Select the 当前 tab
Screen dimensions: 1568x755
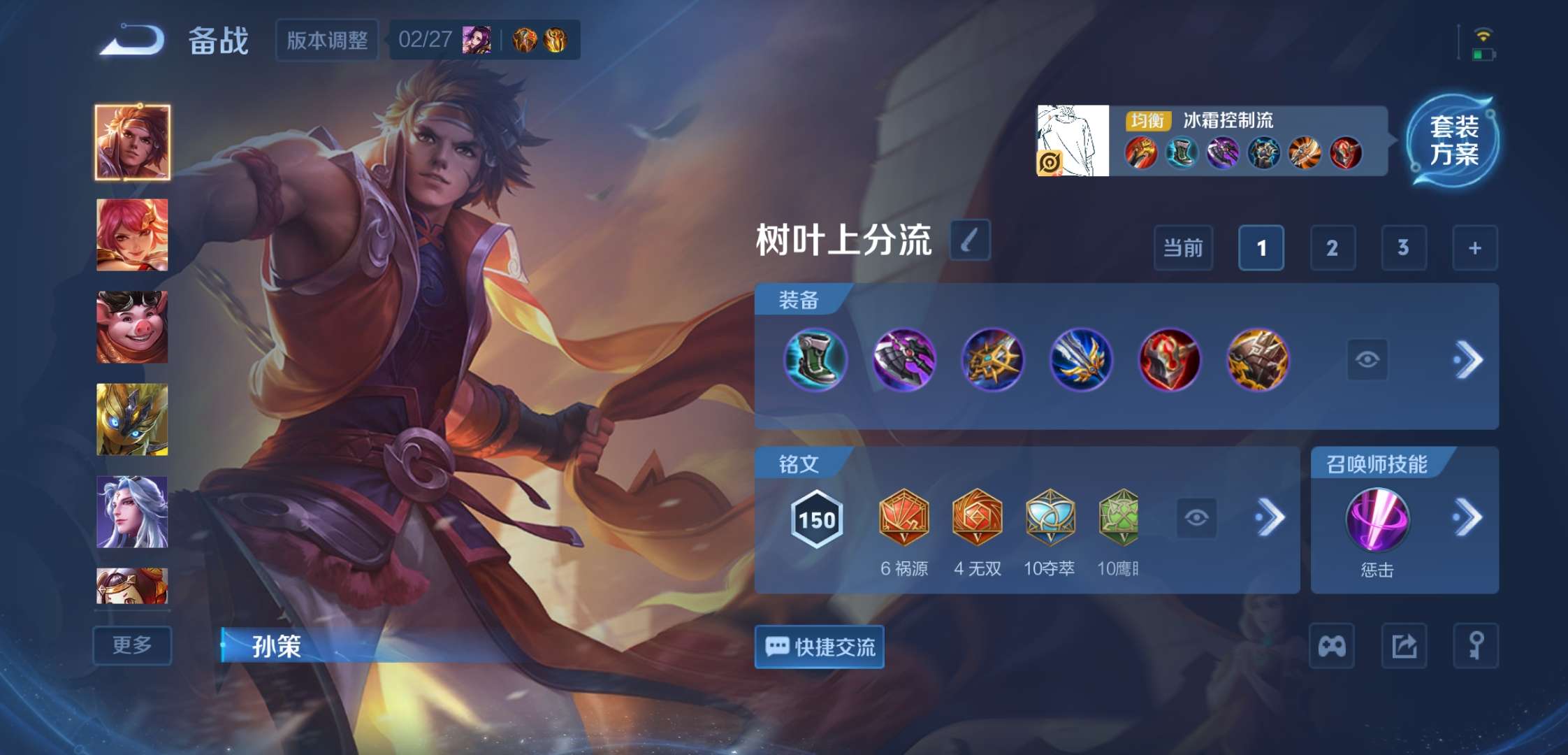tap(1183, 248)
